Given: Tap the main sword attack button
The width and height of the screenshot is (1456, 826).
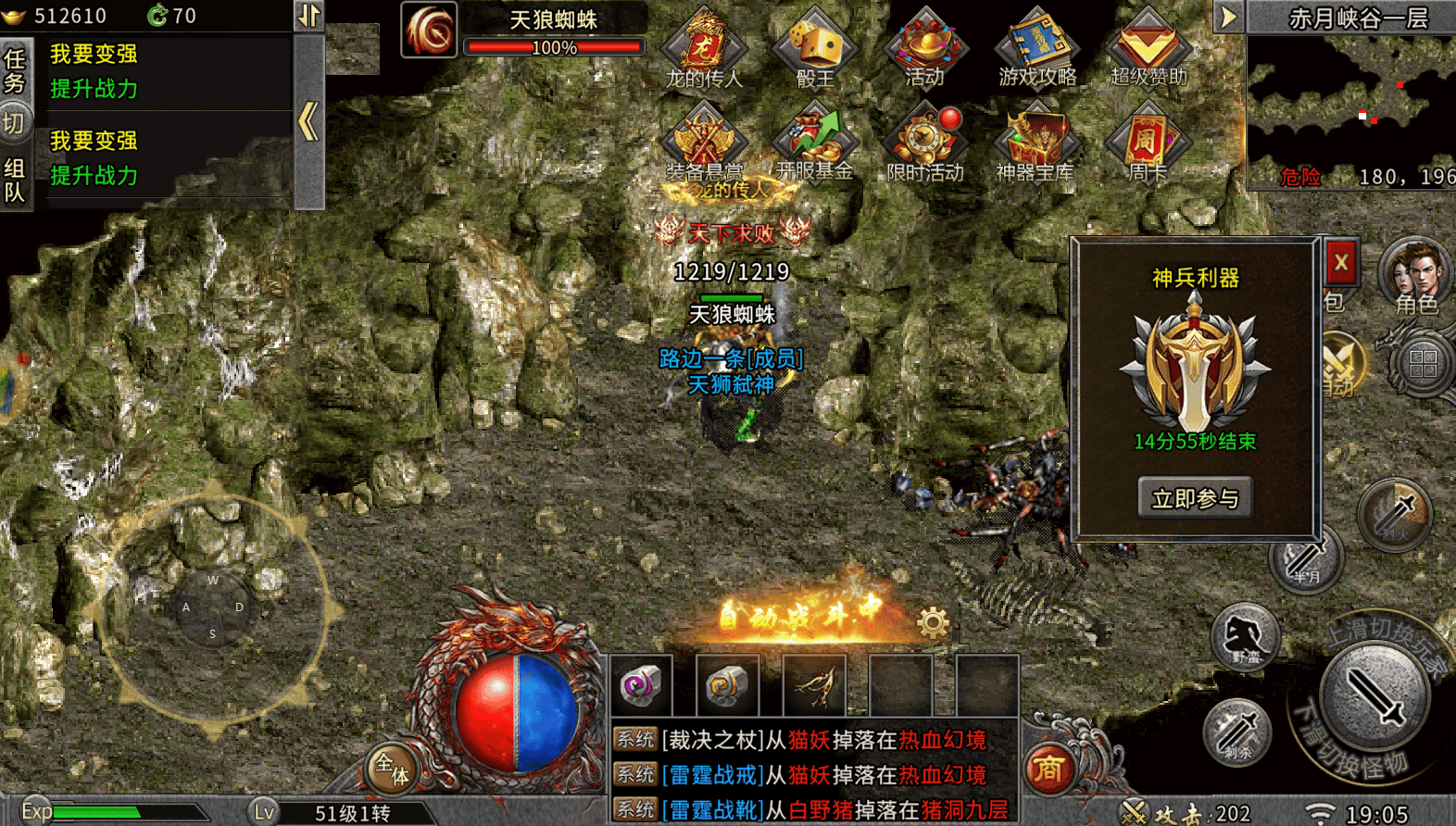Looking at the screenshot, I should pos(1375,695).
